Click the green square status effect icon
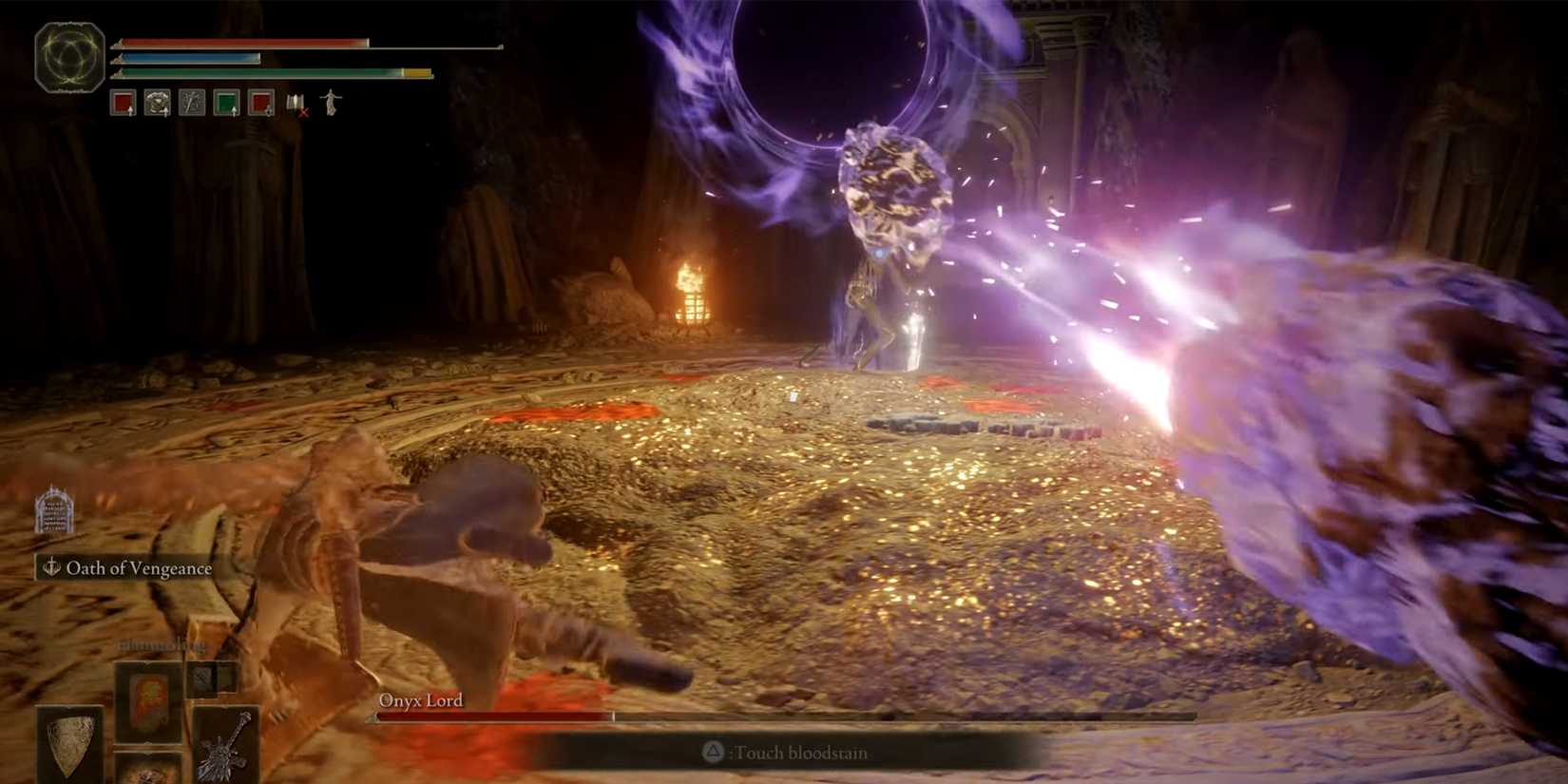Screen dimensions: 1568x784 [x=224, y=103]
